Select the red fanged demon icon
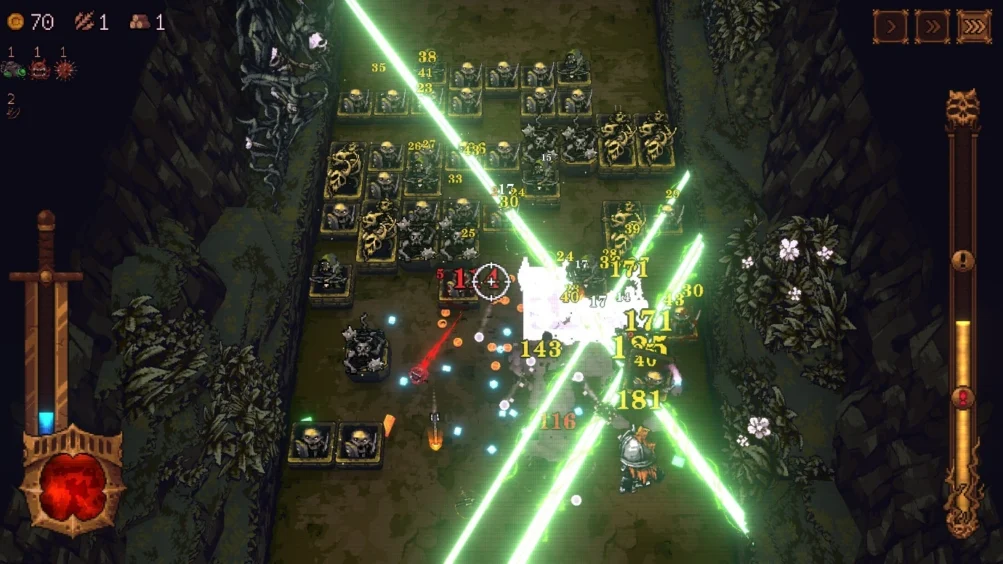The height and width of the screenshot is (564, 1003). tap(40, 70)
